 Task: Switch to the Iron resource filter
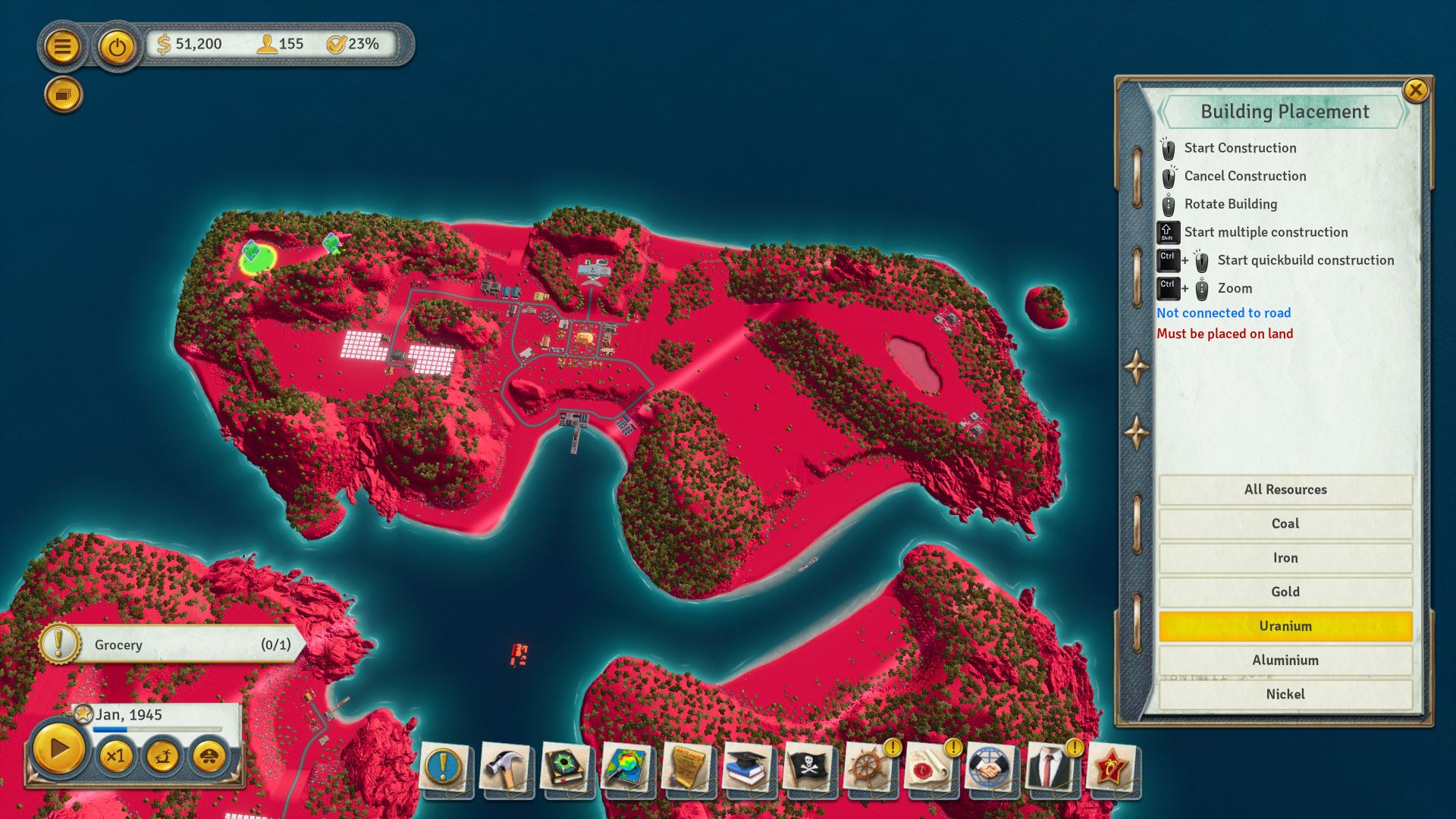1285,557
